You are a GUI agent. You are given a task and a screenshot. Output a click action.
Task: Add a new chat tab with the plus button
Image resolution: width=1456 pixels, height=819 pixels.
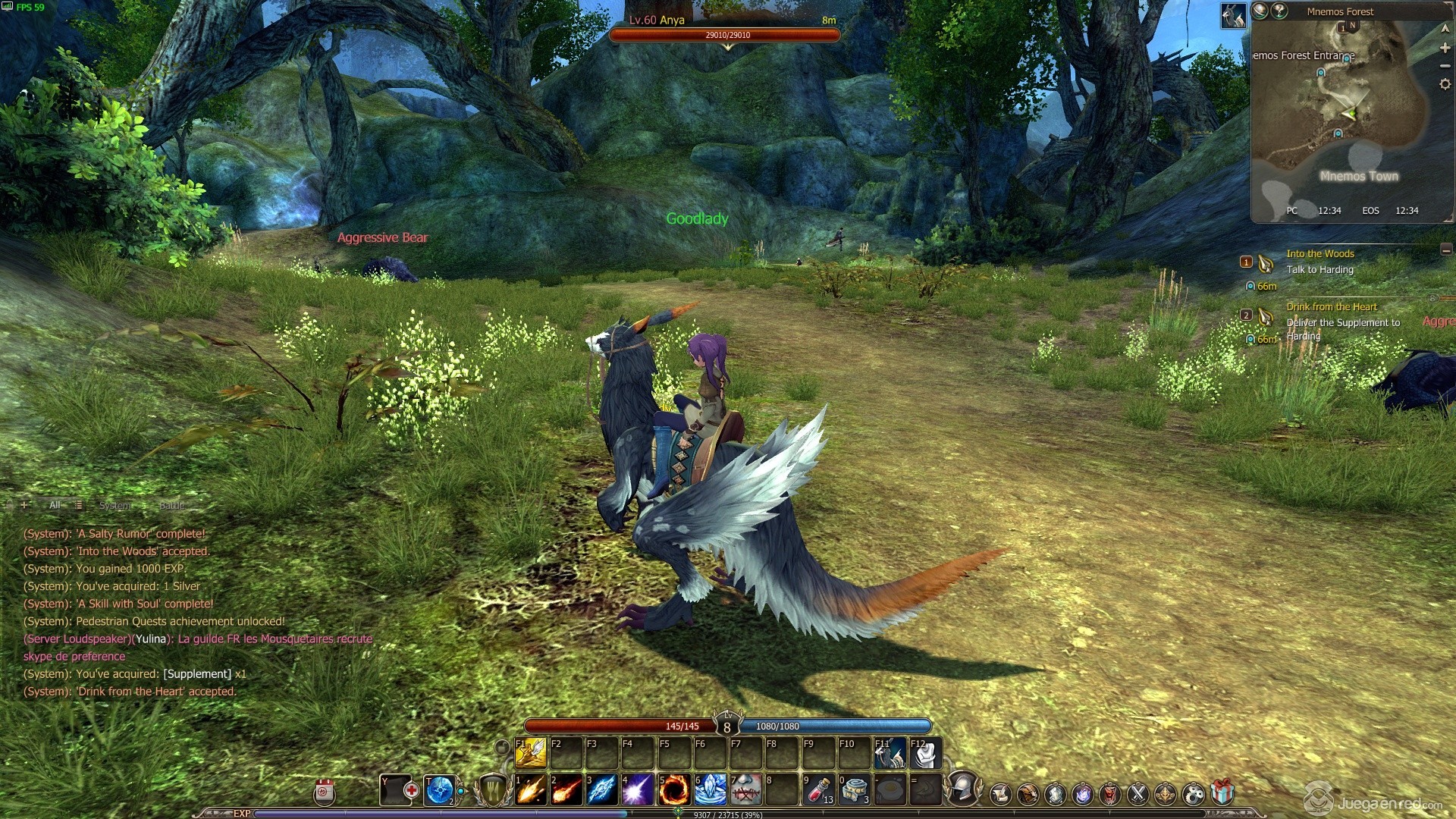(x=25, y=505)
